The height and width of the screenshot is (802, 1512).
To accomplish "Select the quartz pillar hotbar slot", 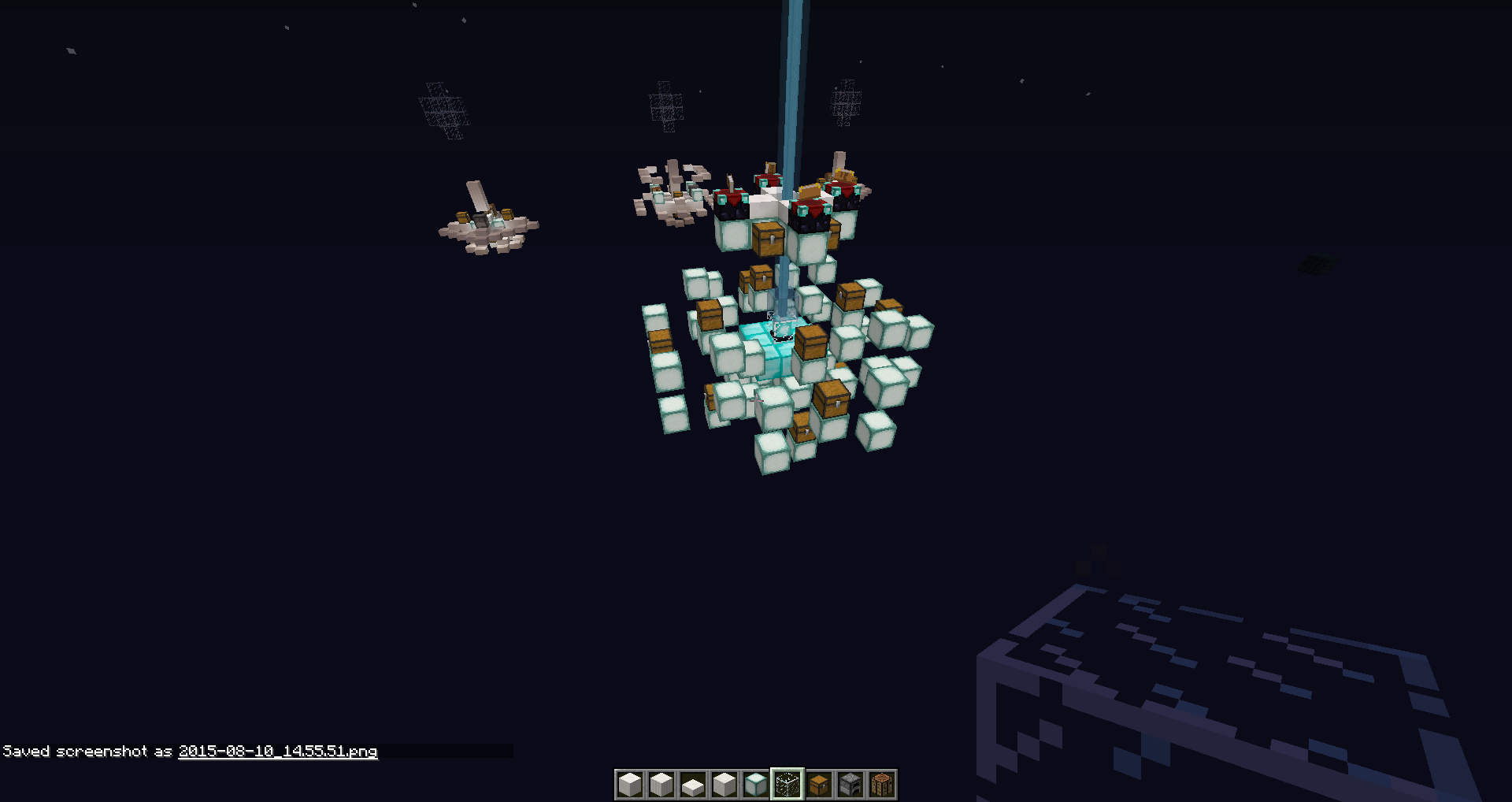I will [661, 785].
